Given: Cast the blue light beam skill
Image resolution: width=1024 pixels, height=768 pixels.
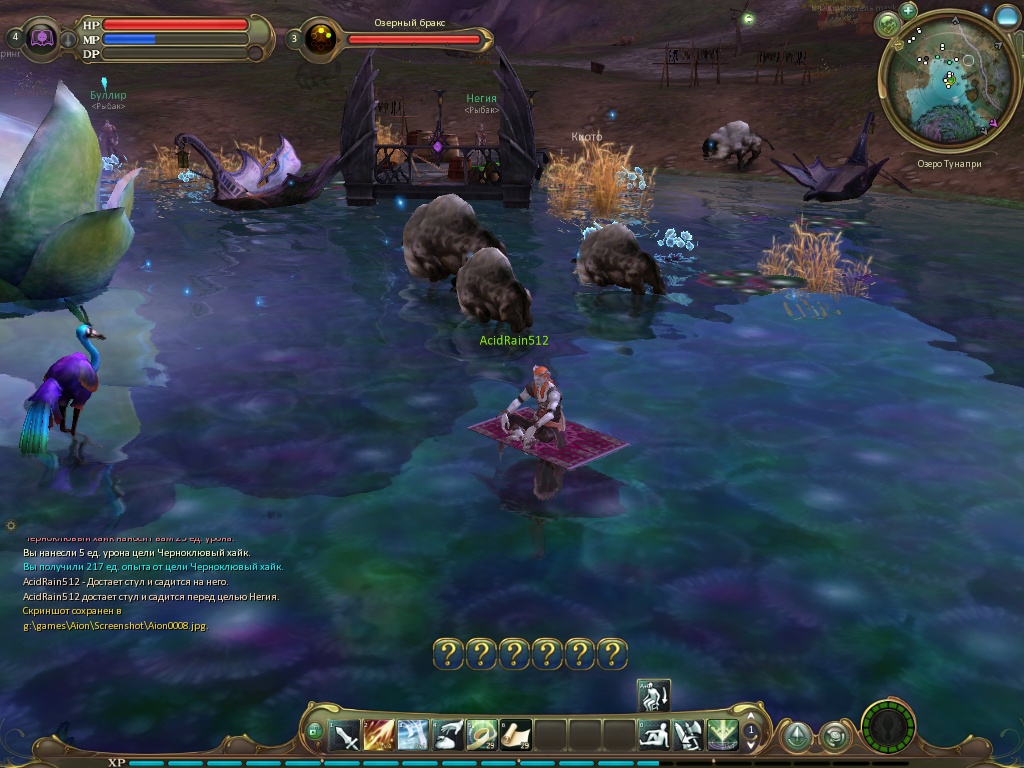Looking at the screenshot, I should (413, 735).
